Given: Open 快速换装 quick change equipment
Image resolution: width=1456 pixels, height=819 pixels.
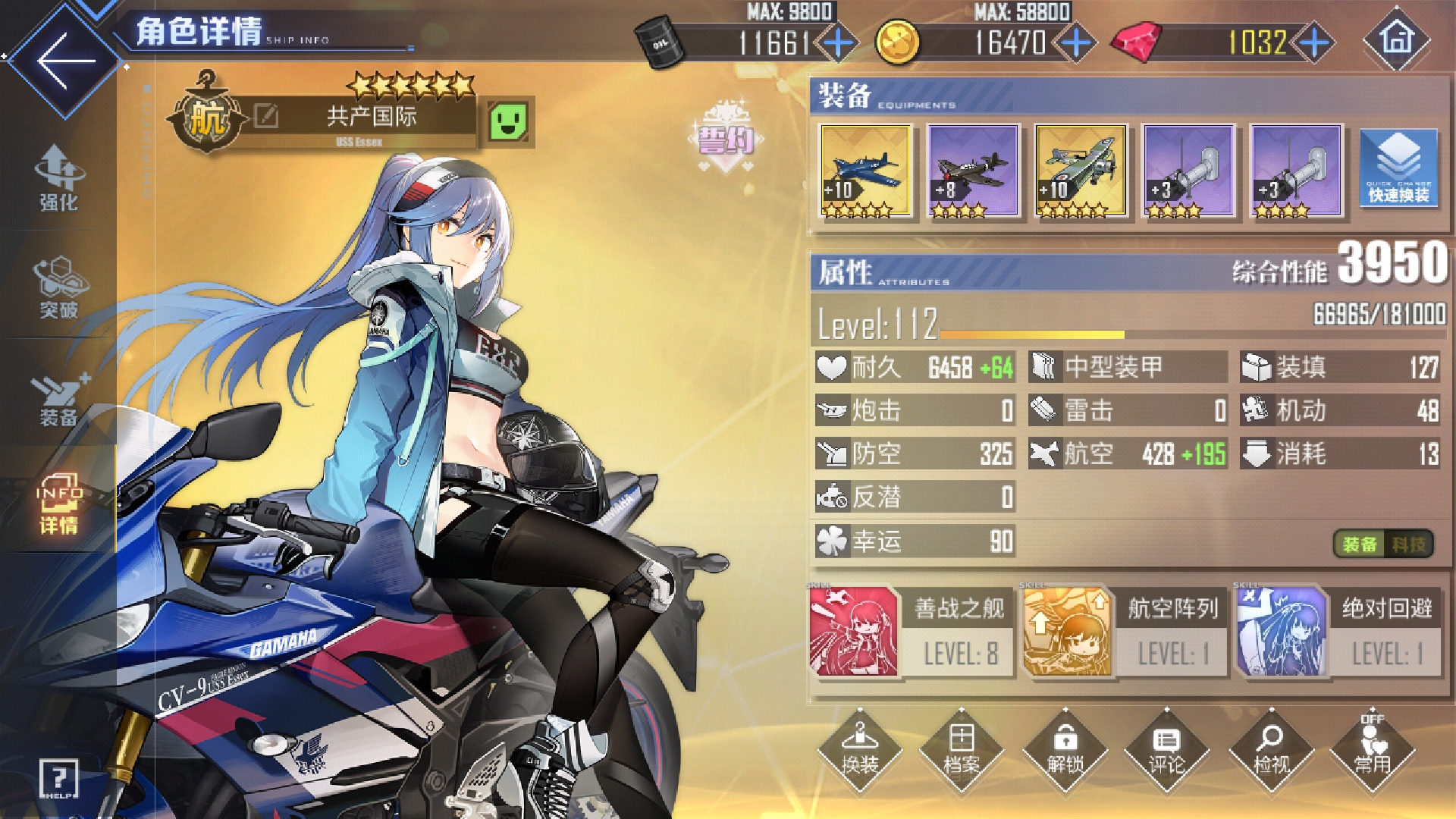Looking at the screenshot, I should [1398, 170].
